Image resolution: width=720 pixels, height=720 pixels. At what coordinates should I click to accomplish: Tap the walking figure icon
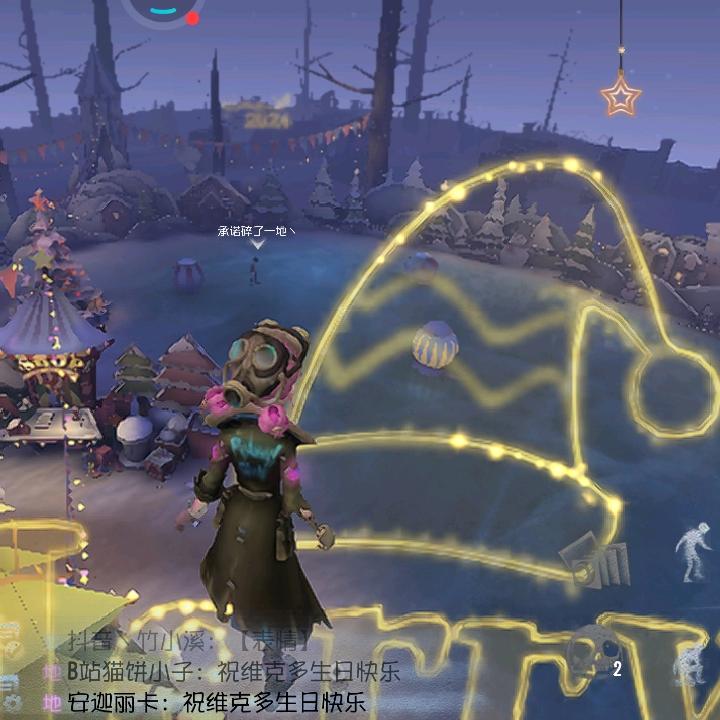pos(691,552)
